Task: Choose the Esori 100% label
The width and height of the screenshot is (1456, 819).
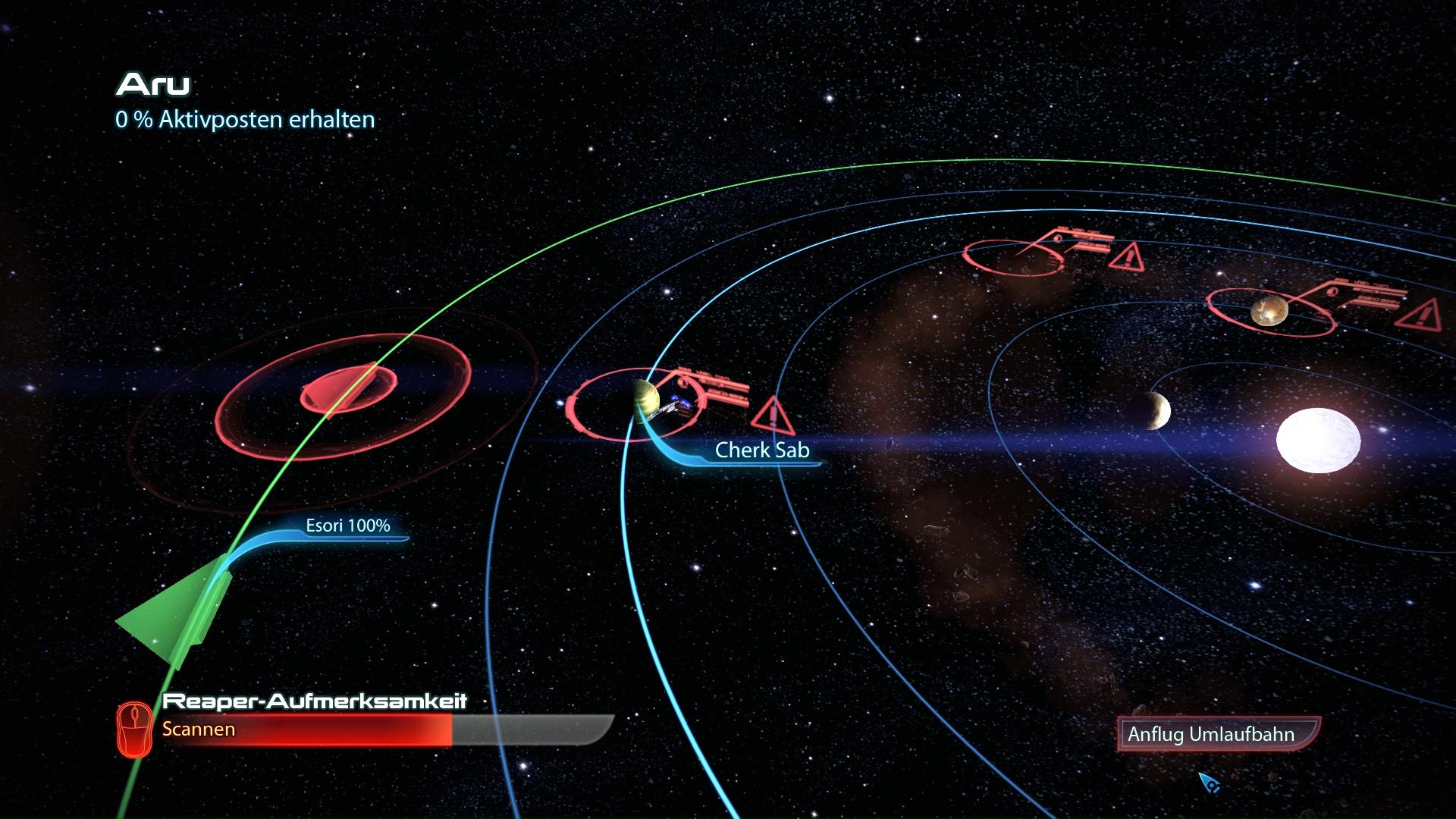Action: point(347,526)
